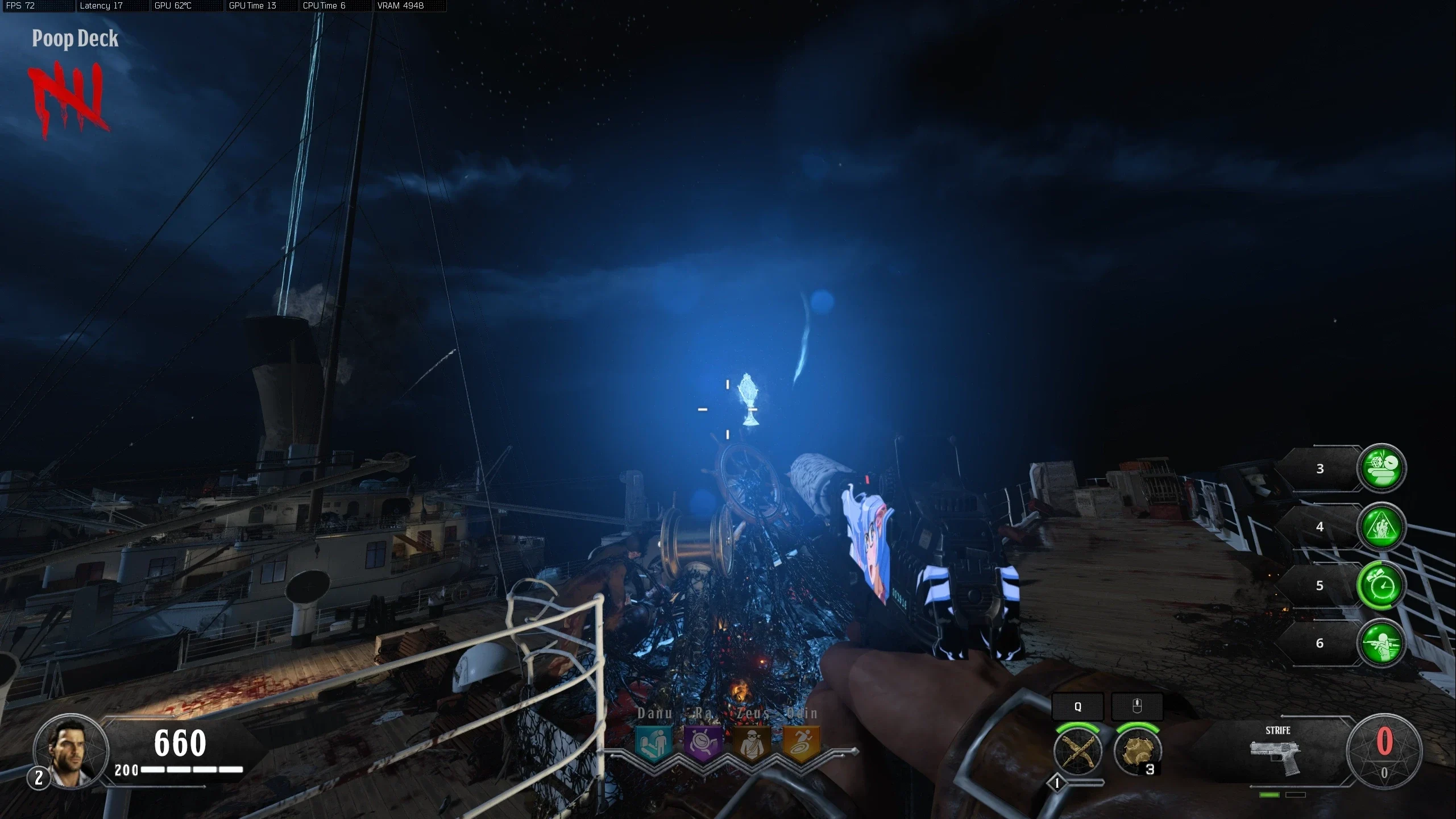
Task: Activate the rifle soldier elixir in slot 6
Action: point(1382,643)
